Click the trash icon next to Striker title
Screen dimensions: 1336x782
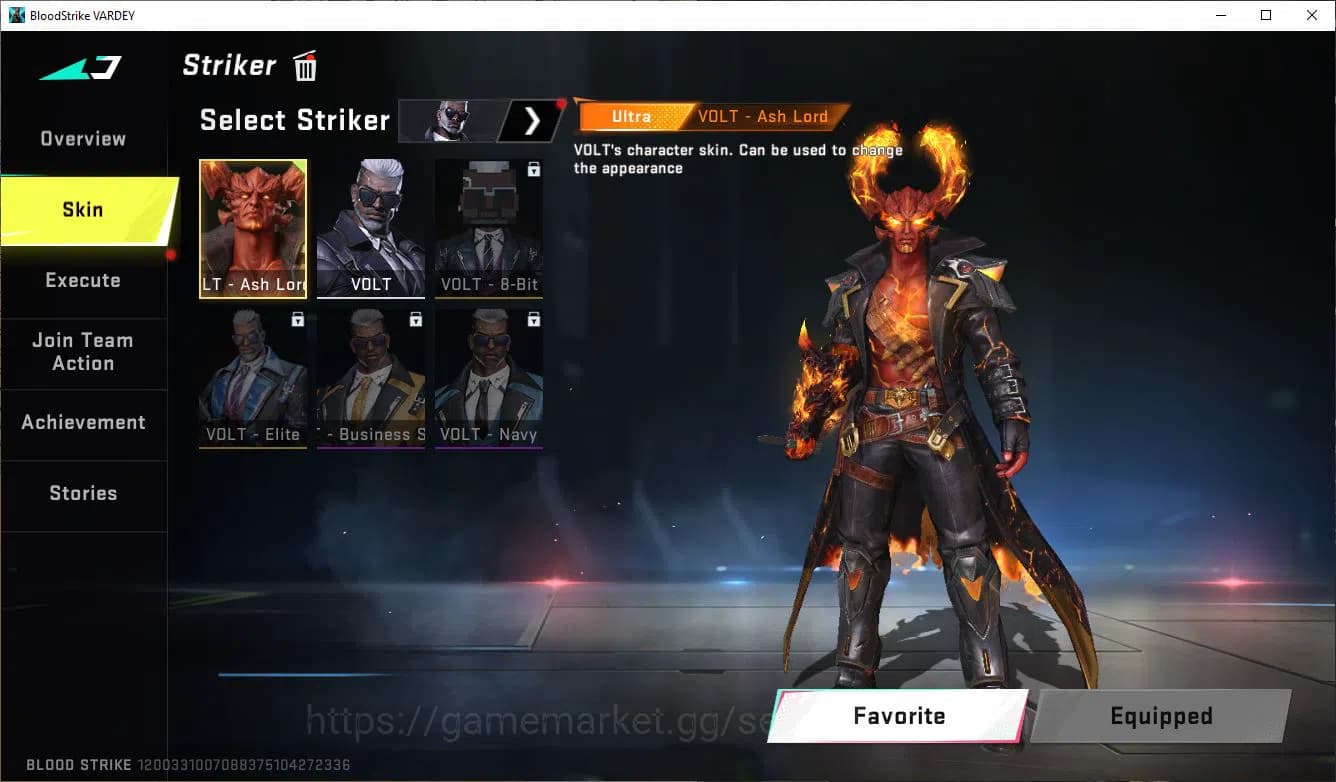[x=304, y=65]
